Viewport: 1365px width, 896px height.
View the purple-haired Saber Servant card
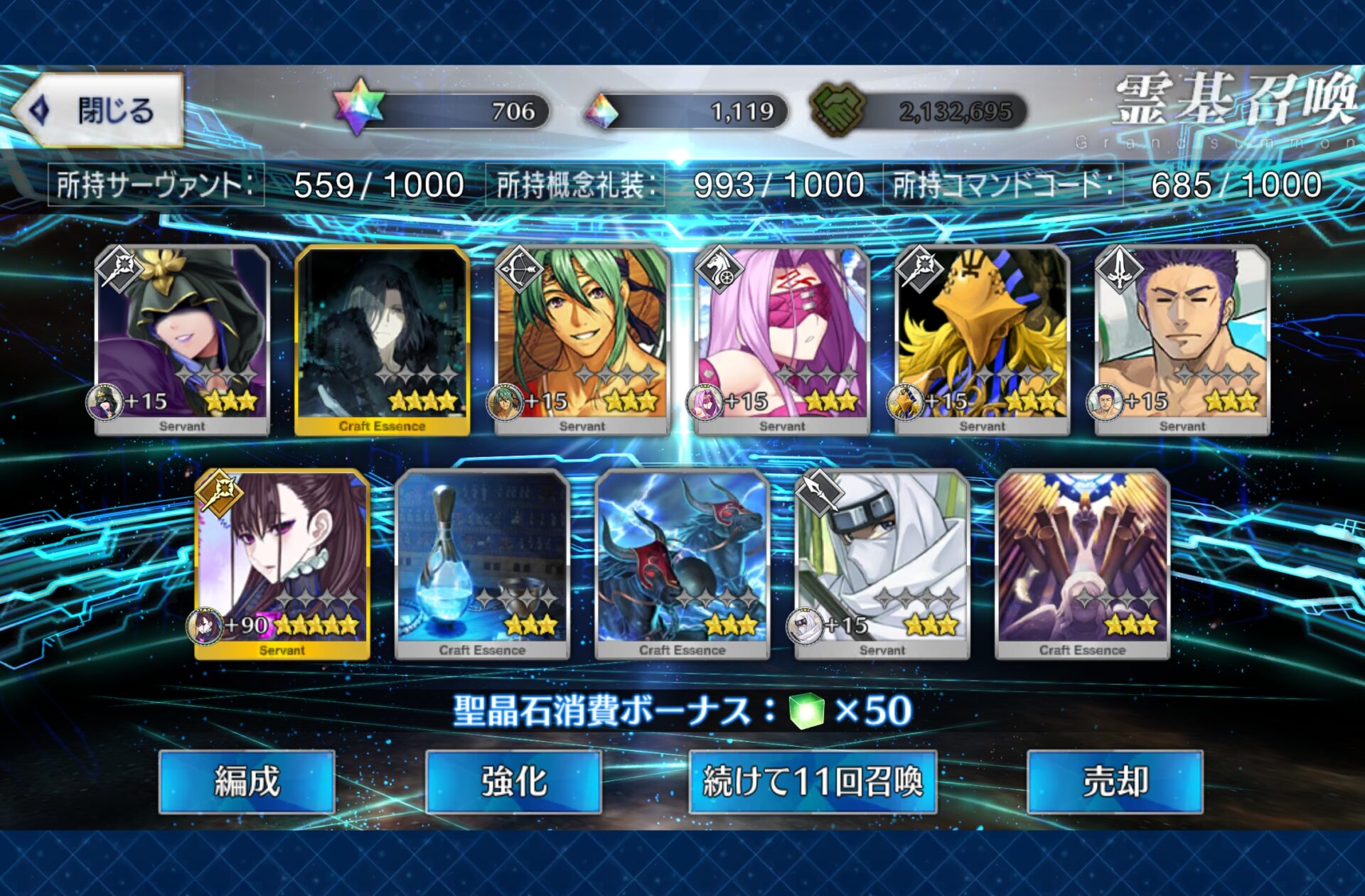click(x=1182, y=339)
